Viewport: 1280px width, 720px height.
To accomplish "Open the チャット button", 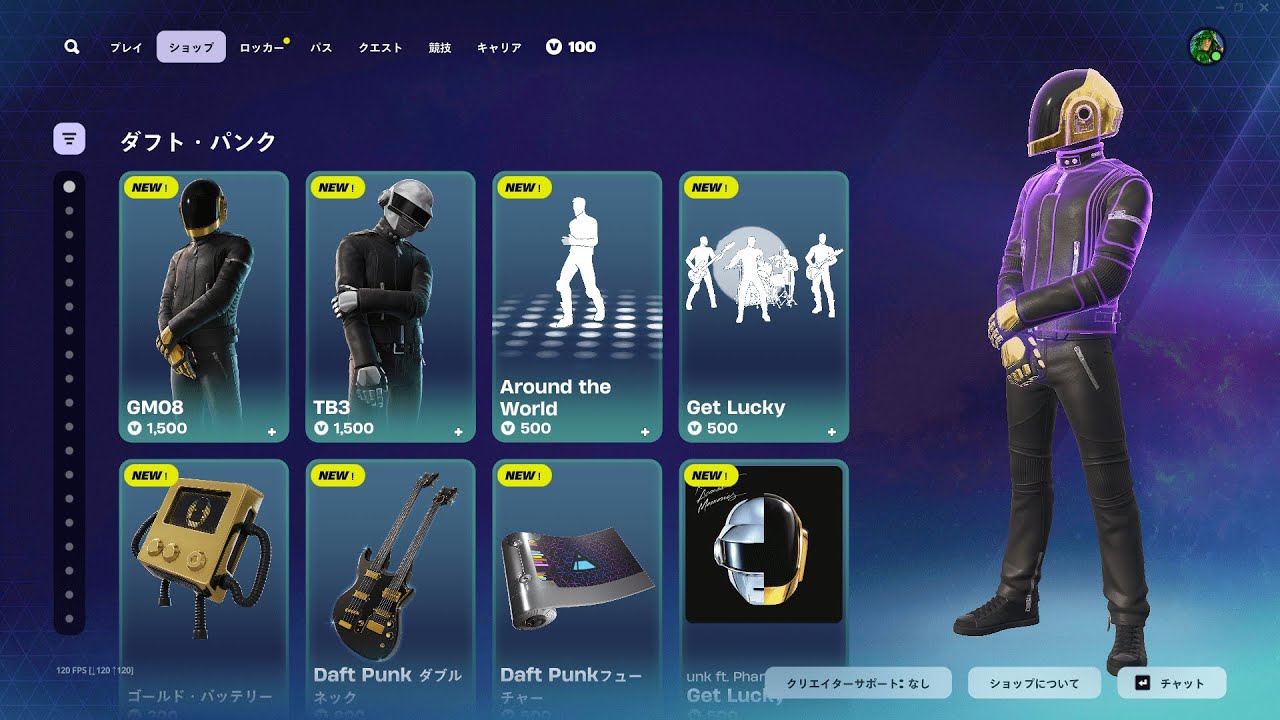I will pos(1171,683).
